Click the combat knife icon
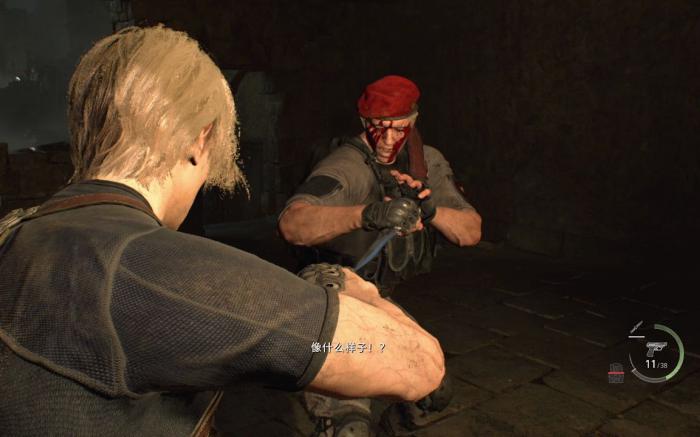Viewport: 700px width, 437px height. [x=637, y=327]
